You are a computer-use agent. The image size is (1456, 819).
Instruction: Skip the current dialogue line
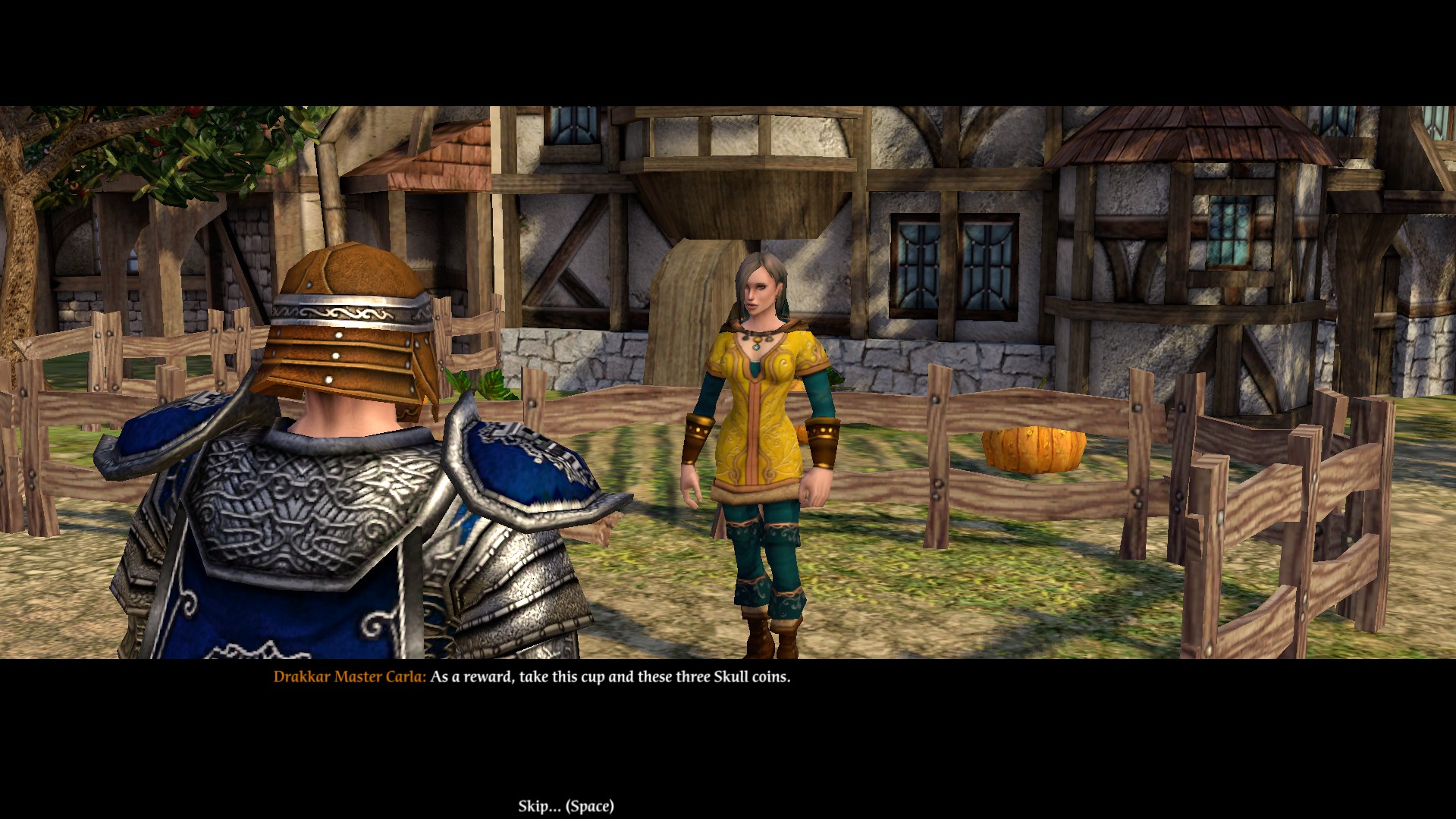pos(566,806)
